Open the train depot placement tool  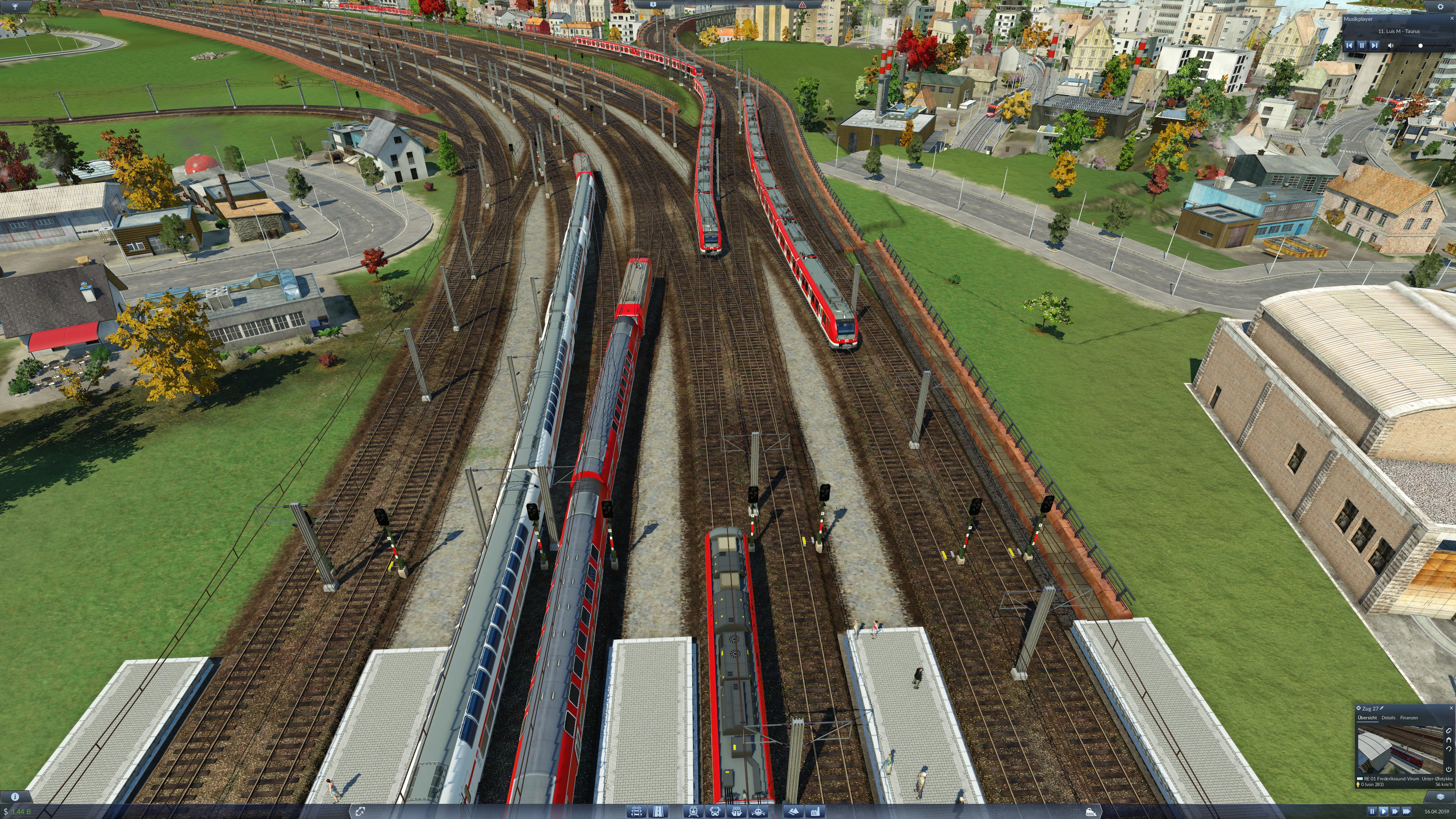693,812
